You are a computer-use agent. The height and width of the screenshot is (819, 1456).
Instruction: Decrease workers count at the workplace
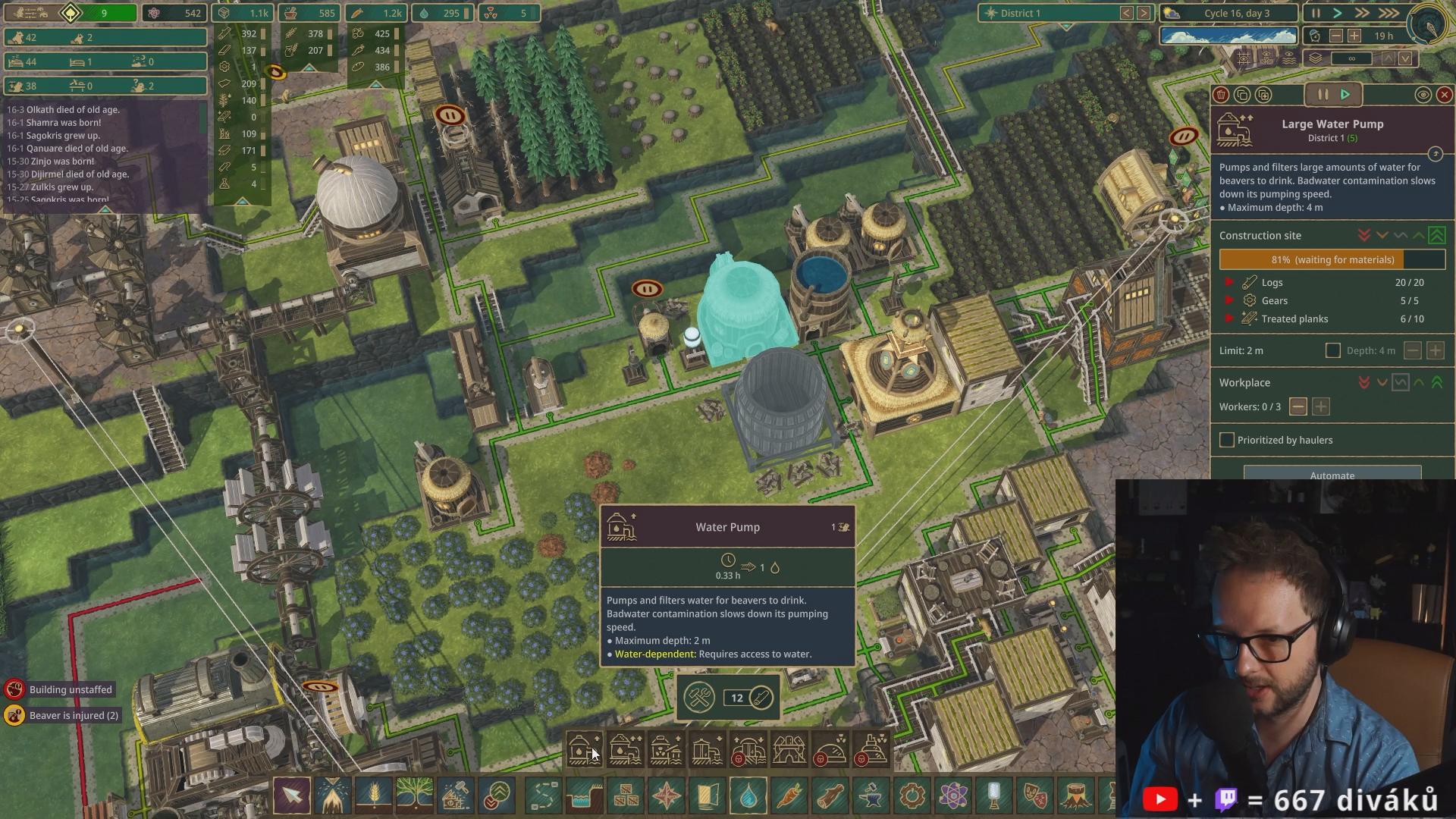tap(1298, 406)
